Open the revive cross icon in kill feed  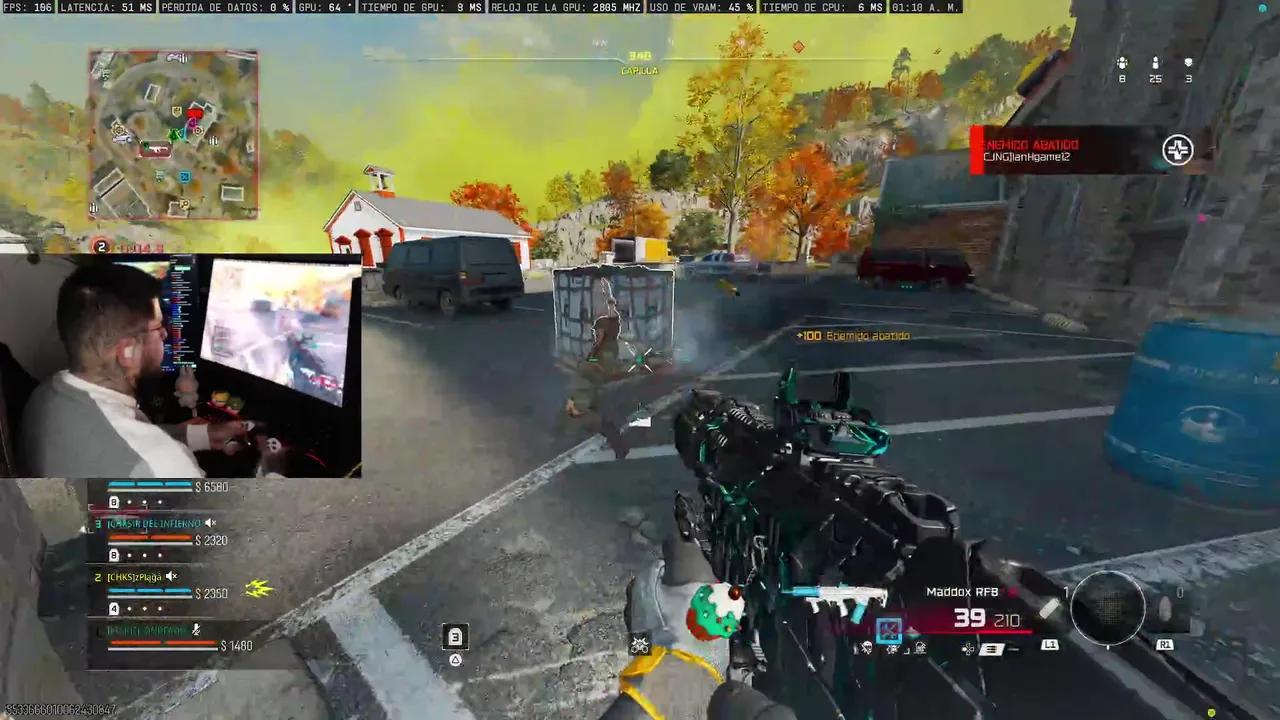(x=1177, y=149)
